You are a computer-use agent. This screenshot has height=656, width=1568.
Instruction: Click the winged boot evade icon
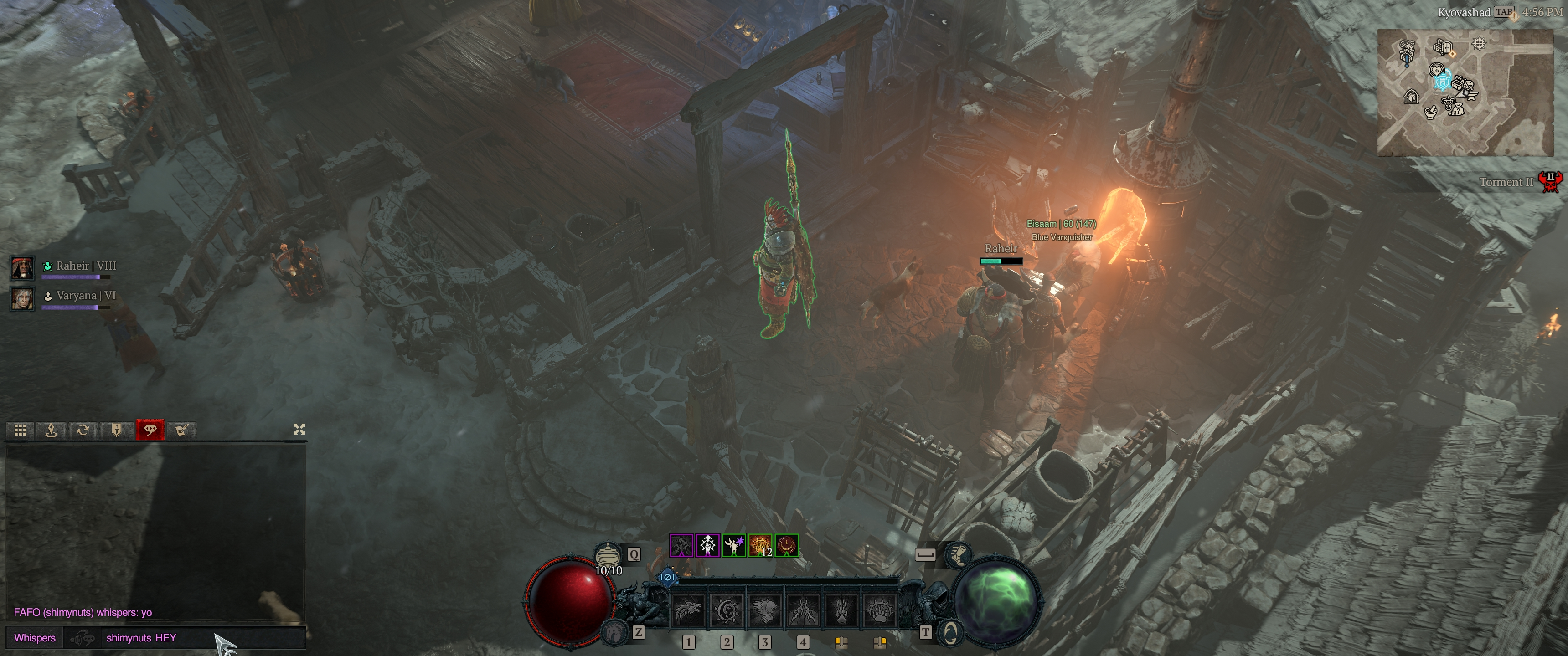coord(958,554)
